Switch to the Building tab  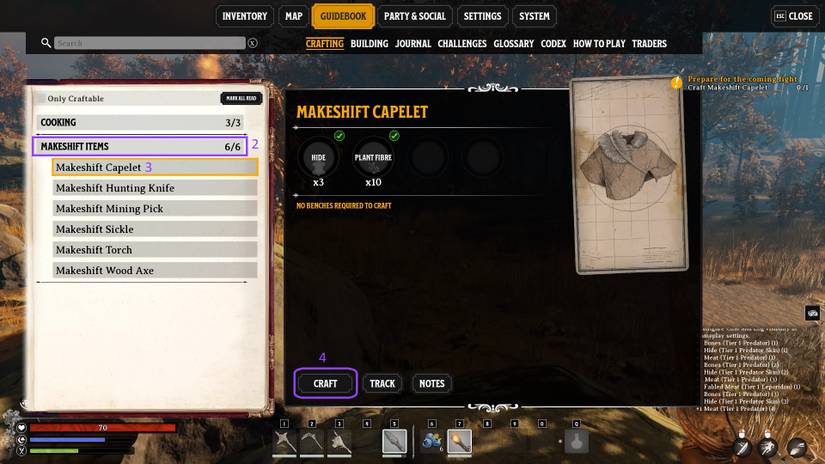coord(369,44)
